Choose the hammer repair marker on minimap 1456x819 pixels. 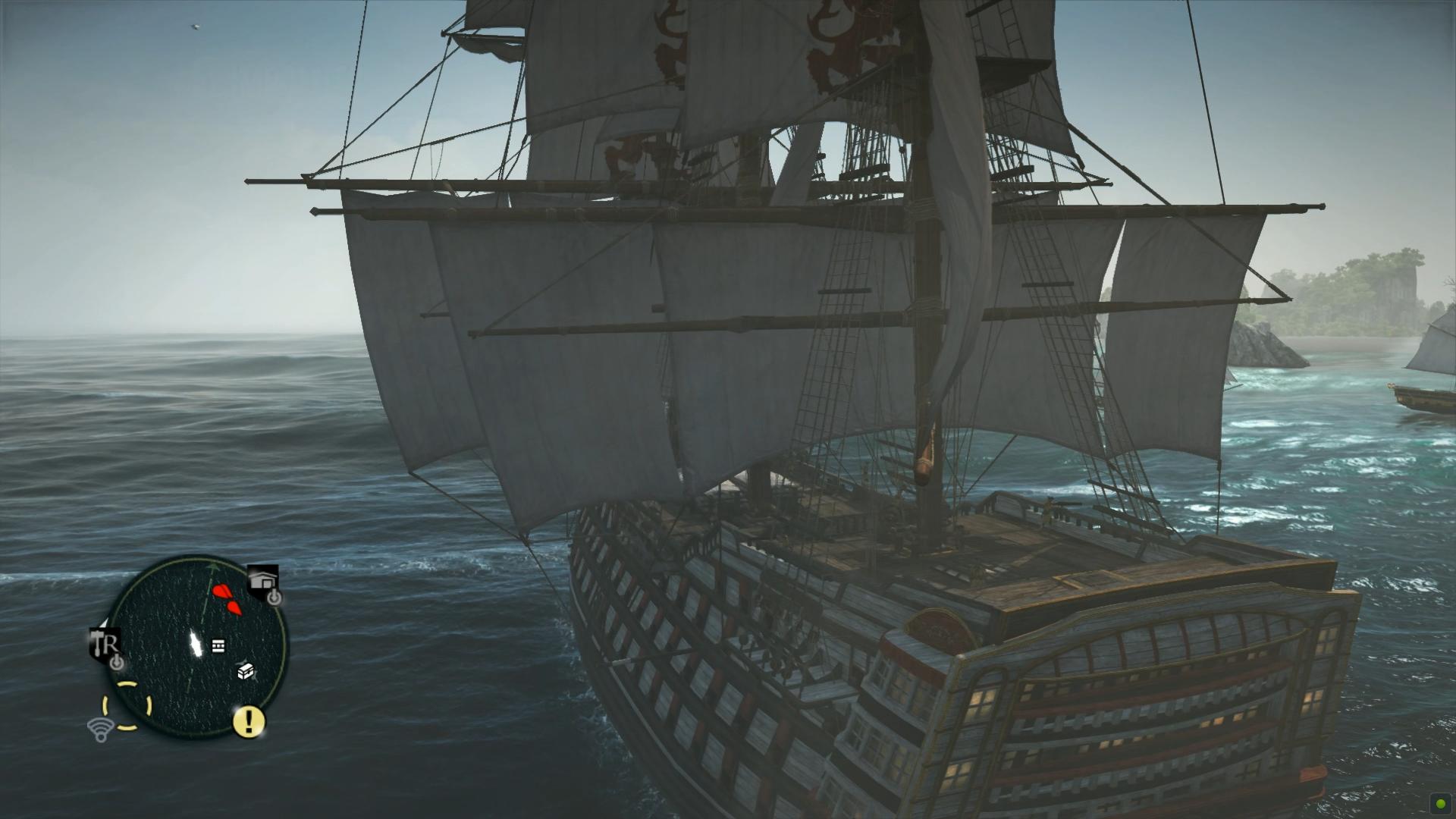click(x=105, y=644)
